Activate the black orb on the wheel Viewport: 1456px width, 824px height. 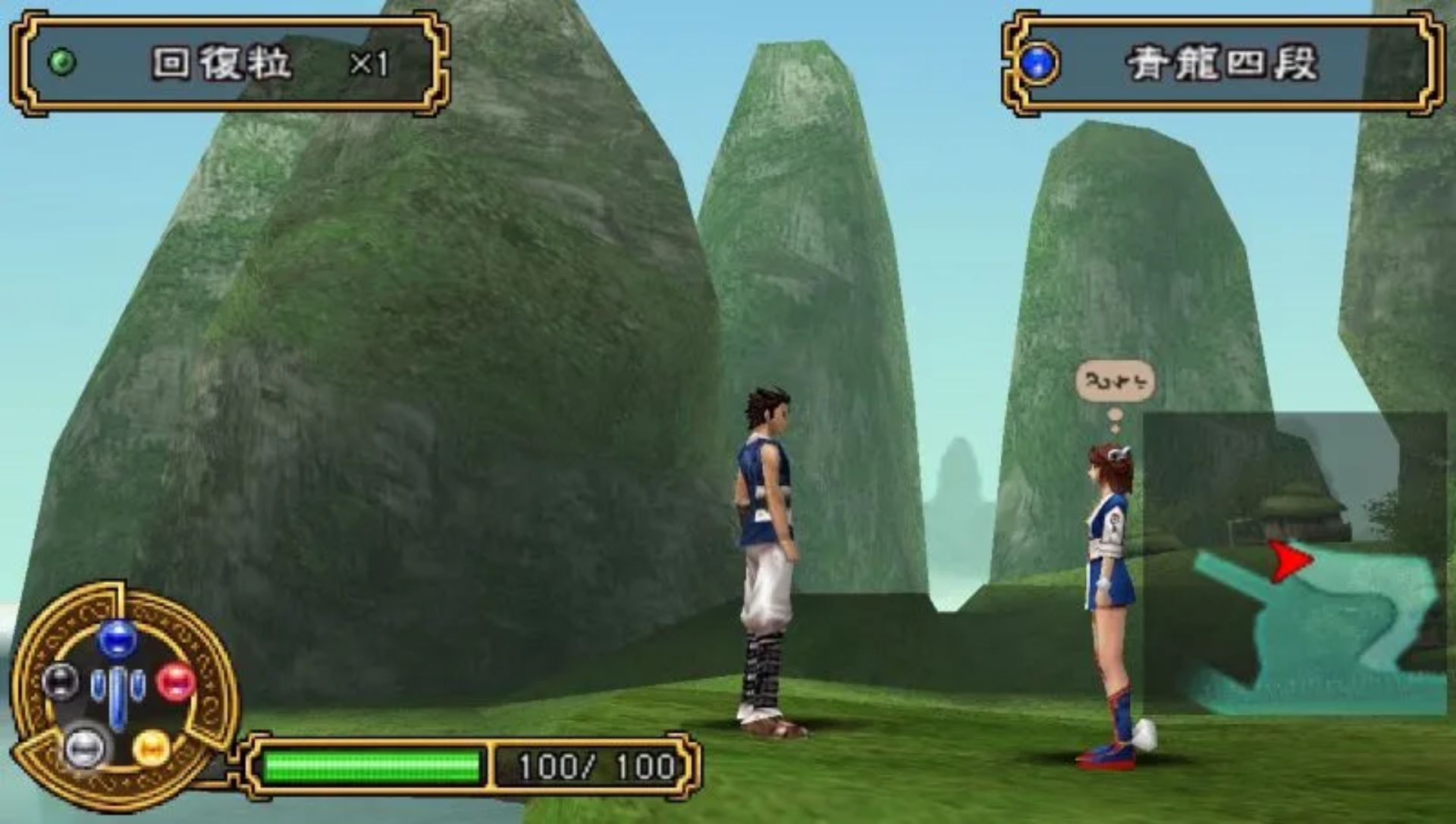(x=60, y=680)
